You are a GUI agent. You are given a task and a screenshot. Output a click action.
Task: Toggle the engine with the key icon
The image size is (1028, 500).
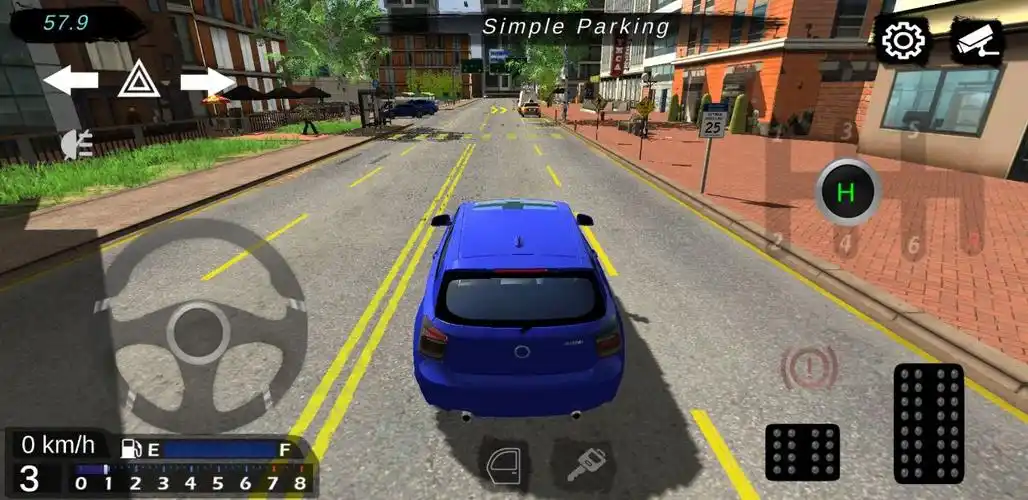(585, 463)
